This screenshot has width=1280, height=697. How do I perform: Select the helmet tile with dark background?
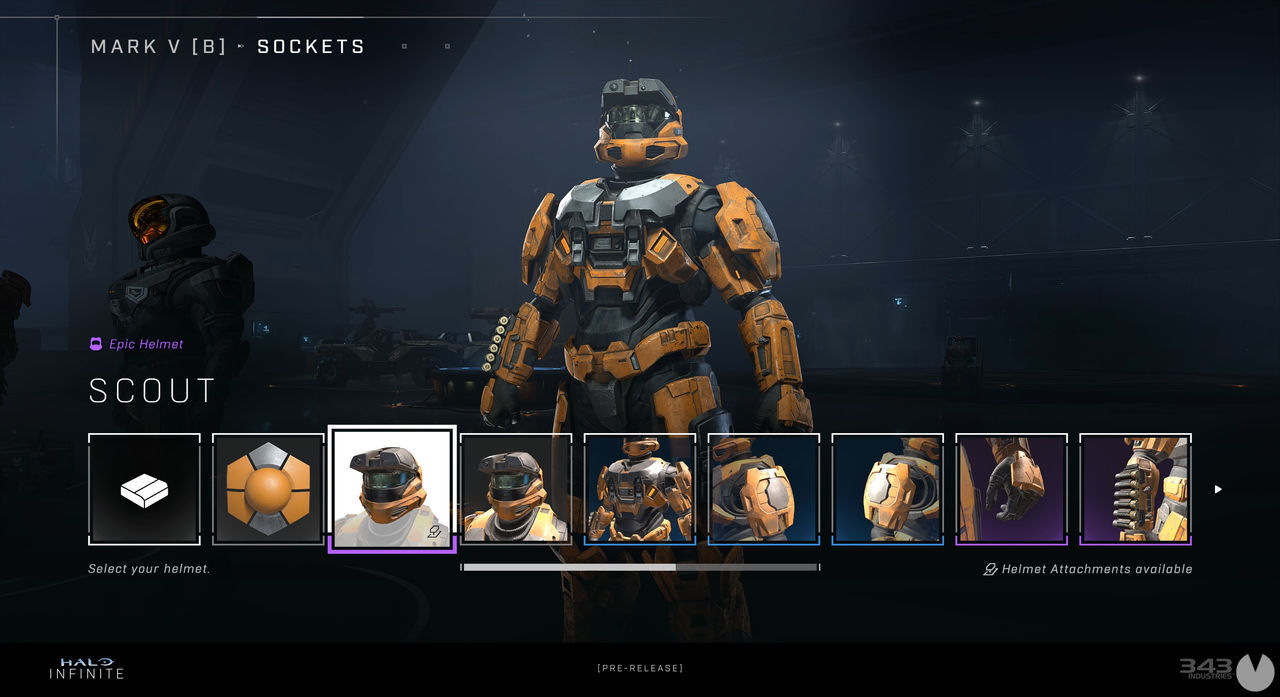[516, 489]
